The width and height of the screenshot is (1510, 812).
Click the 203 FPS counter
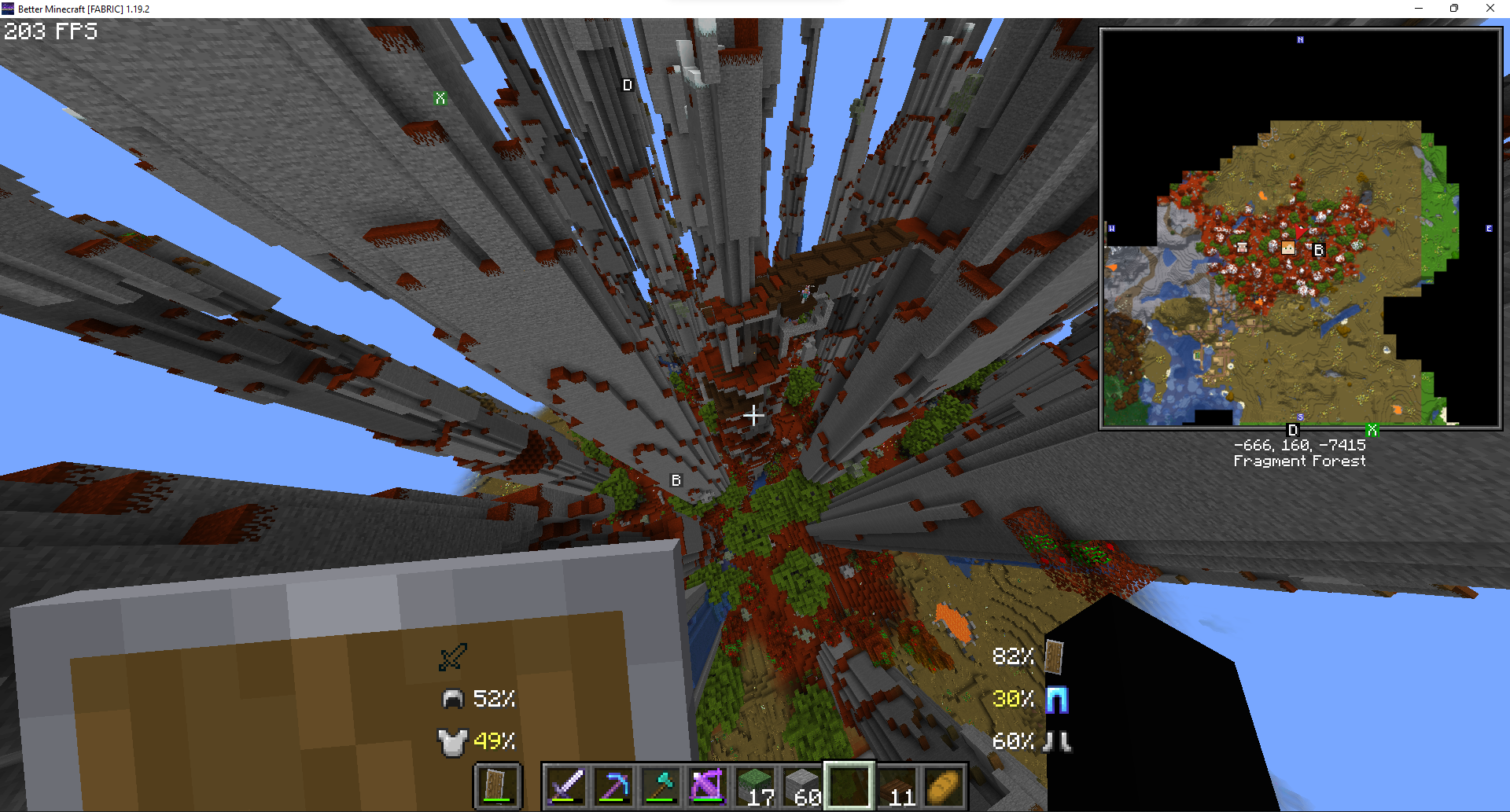[50, 31]
